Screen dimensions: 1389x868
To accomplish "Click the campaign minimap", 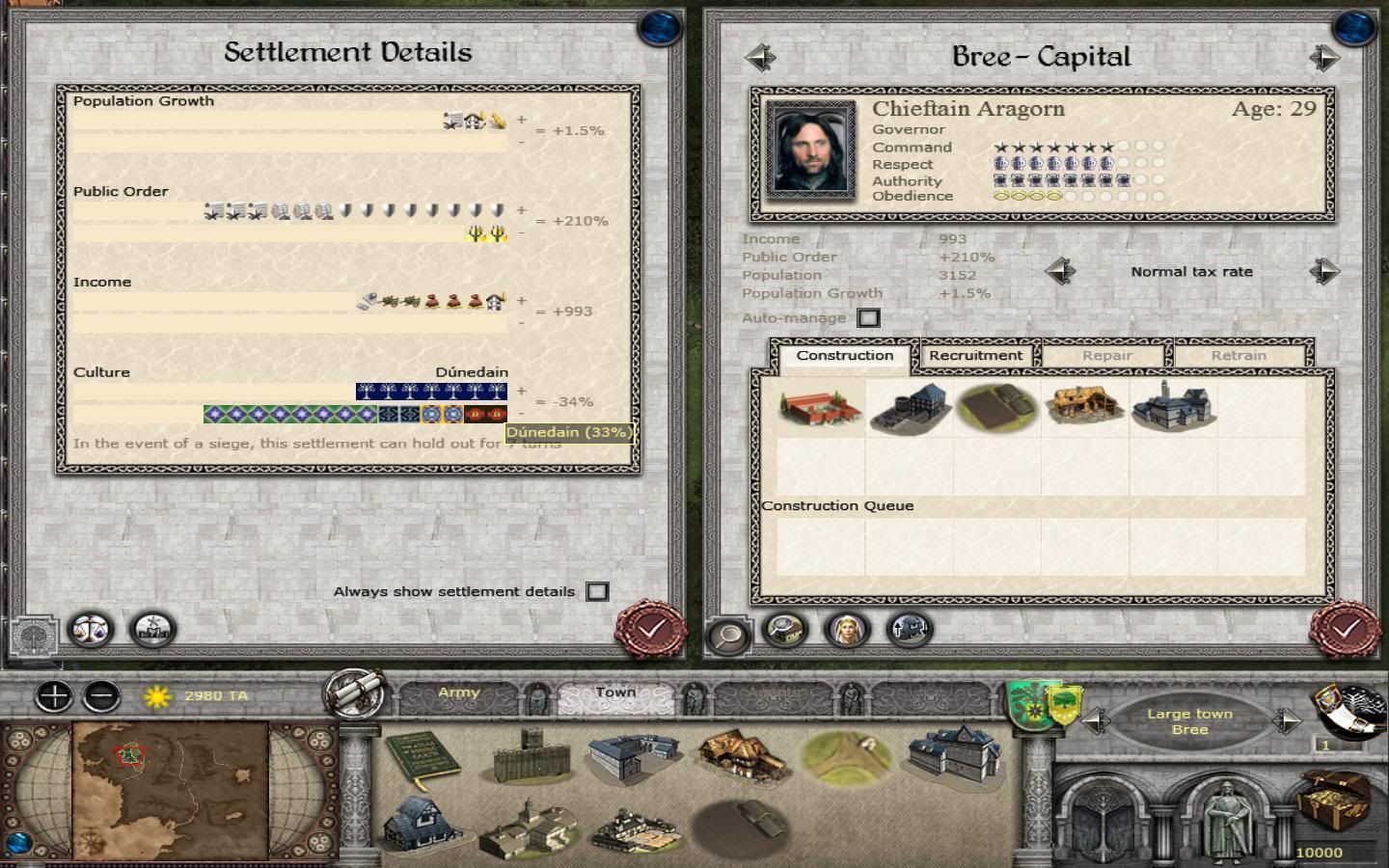I will point(170,789).
